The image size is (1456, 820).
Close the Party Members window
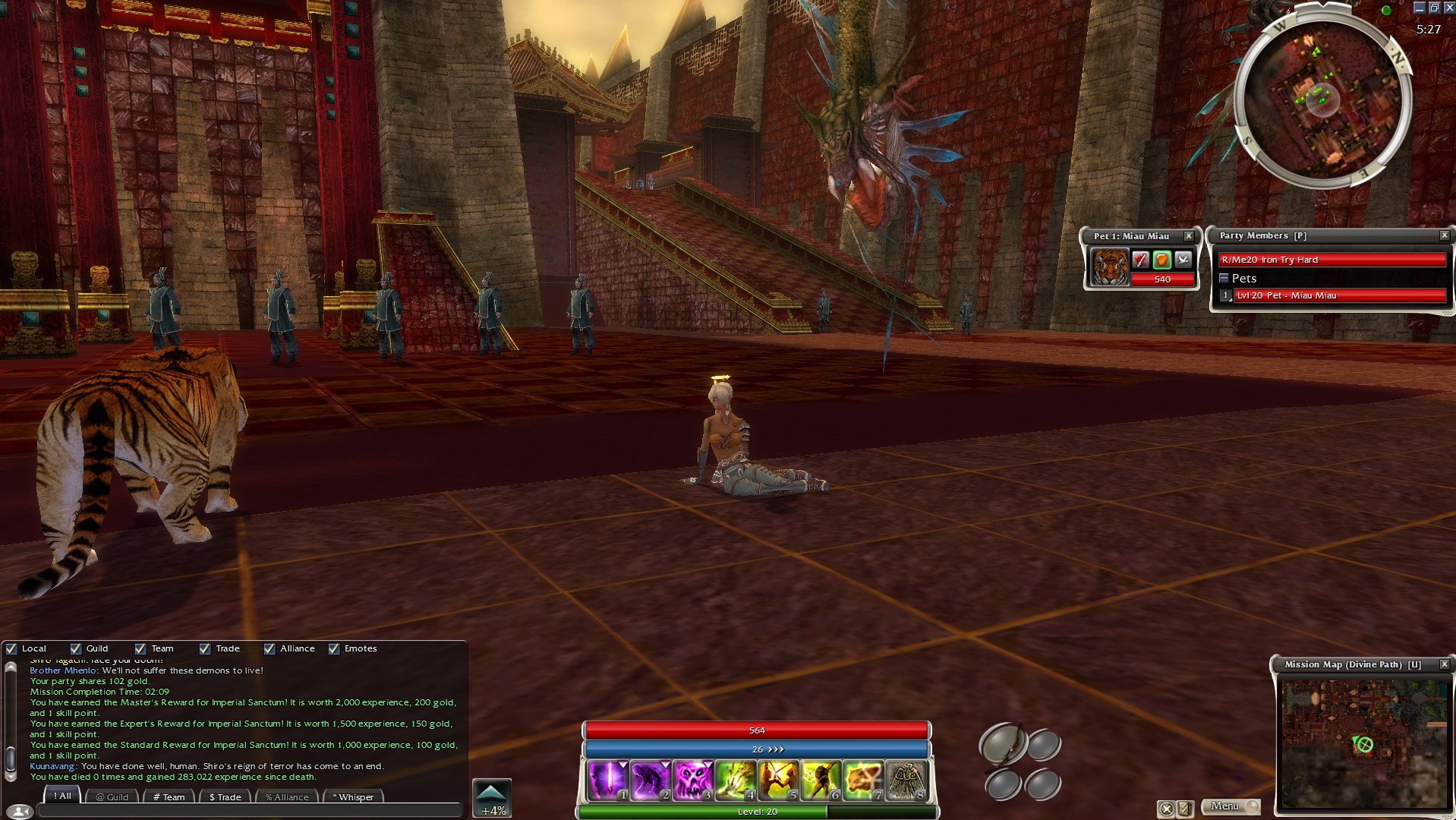[1444, 236]
